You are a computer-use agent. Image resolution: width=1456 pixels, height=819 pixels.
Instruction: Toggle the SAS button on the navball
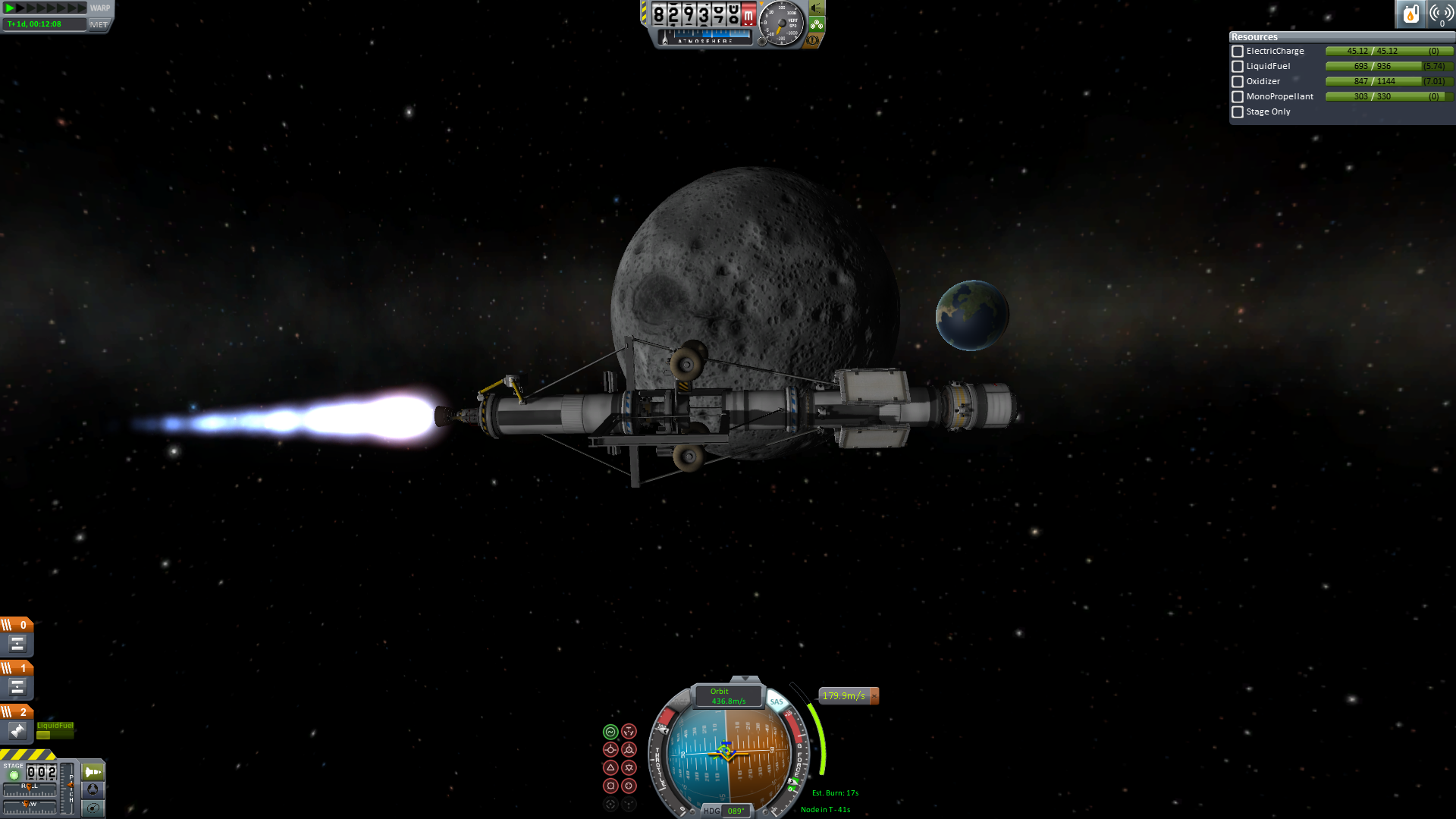coord(776,701)
